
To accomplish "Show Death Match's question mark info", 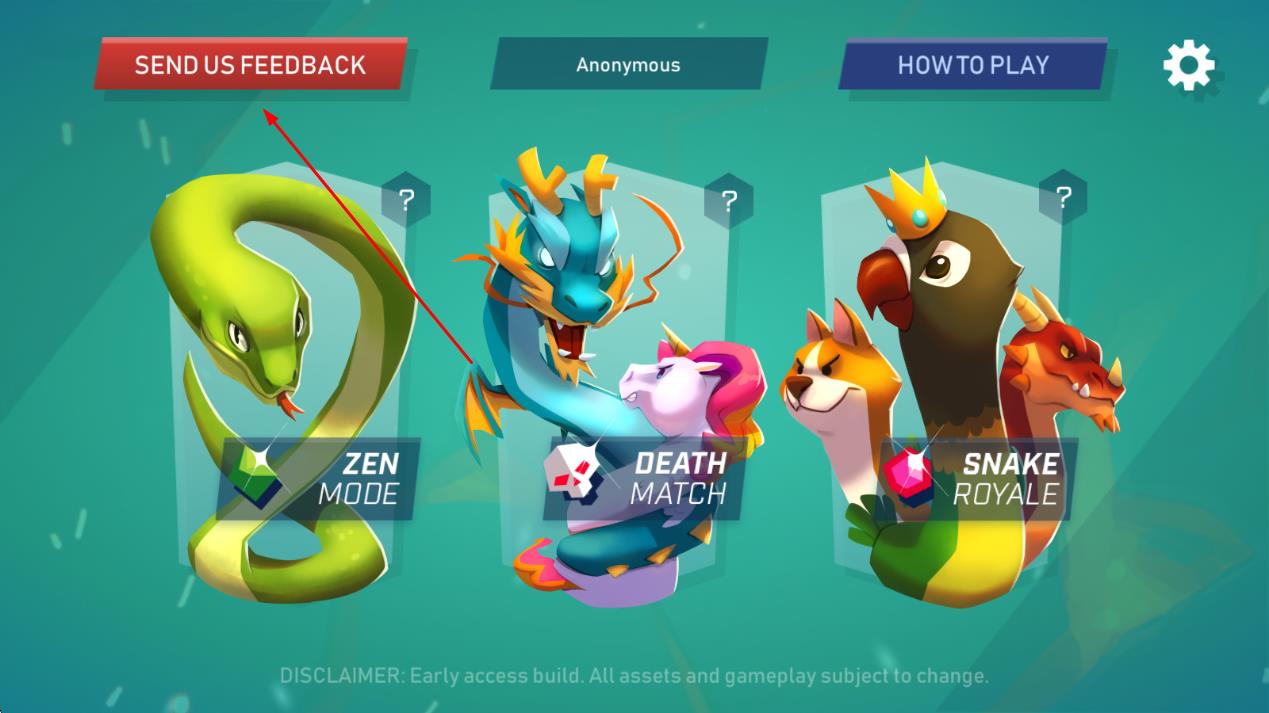I will 729,200.
